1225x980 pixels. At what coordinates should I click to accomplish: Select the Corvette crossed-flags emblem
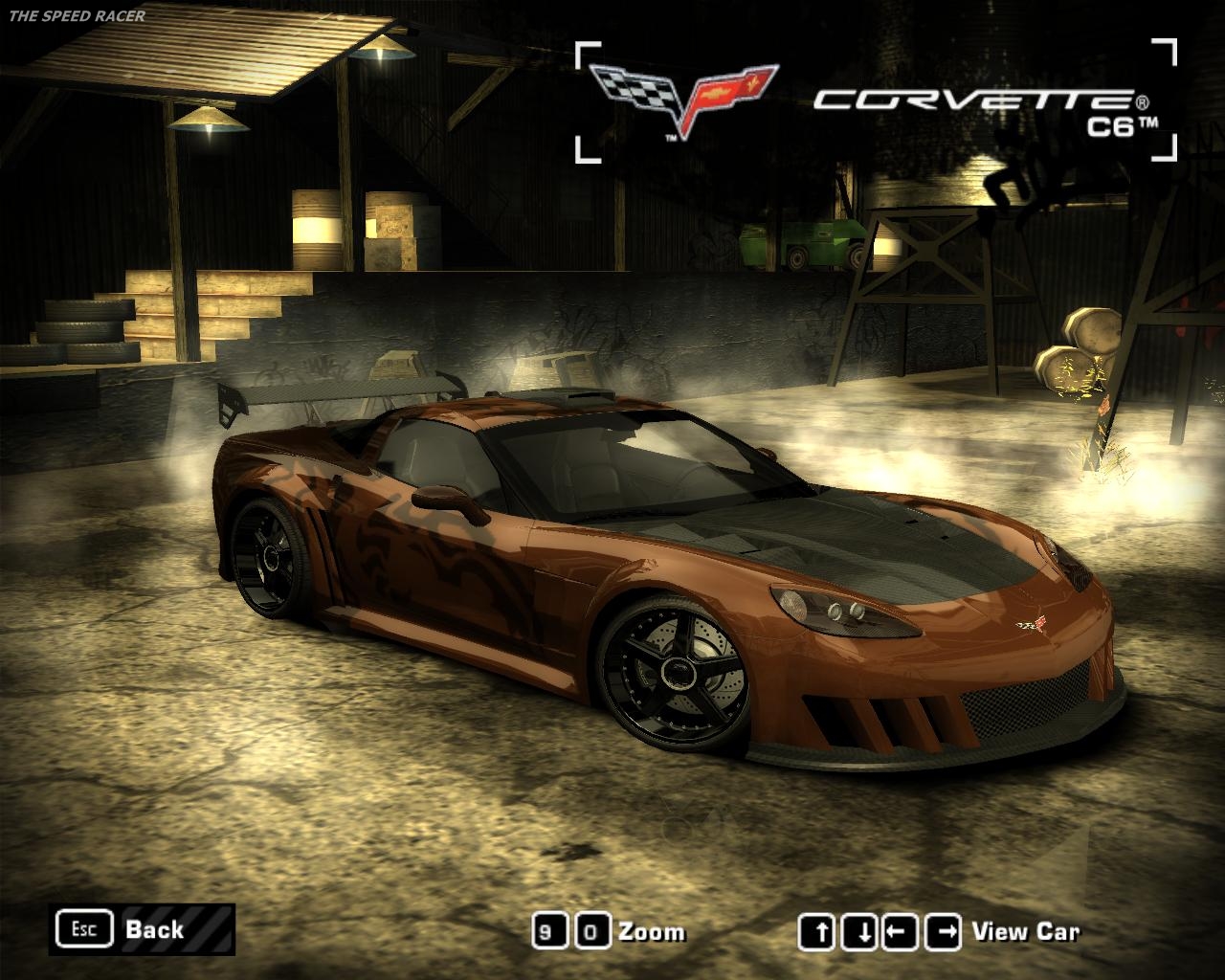pyautogui.click(x=684, y=91)
